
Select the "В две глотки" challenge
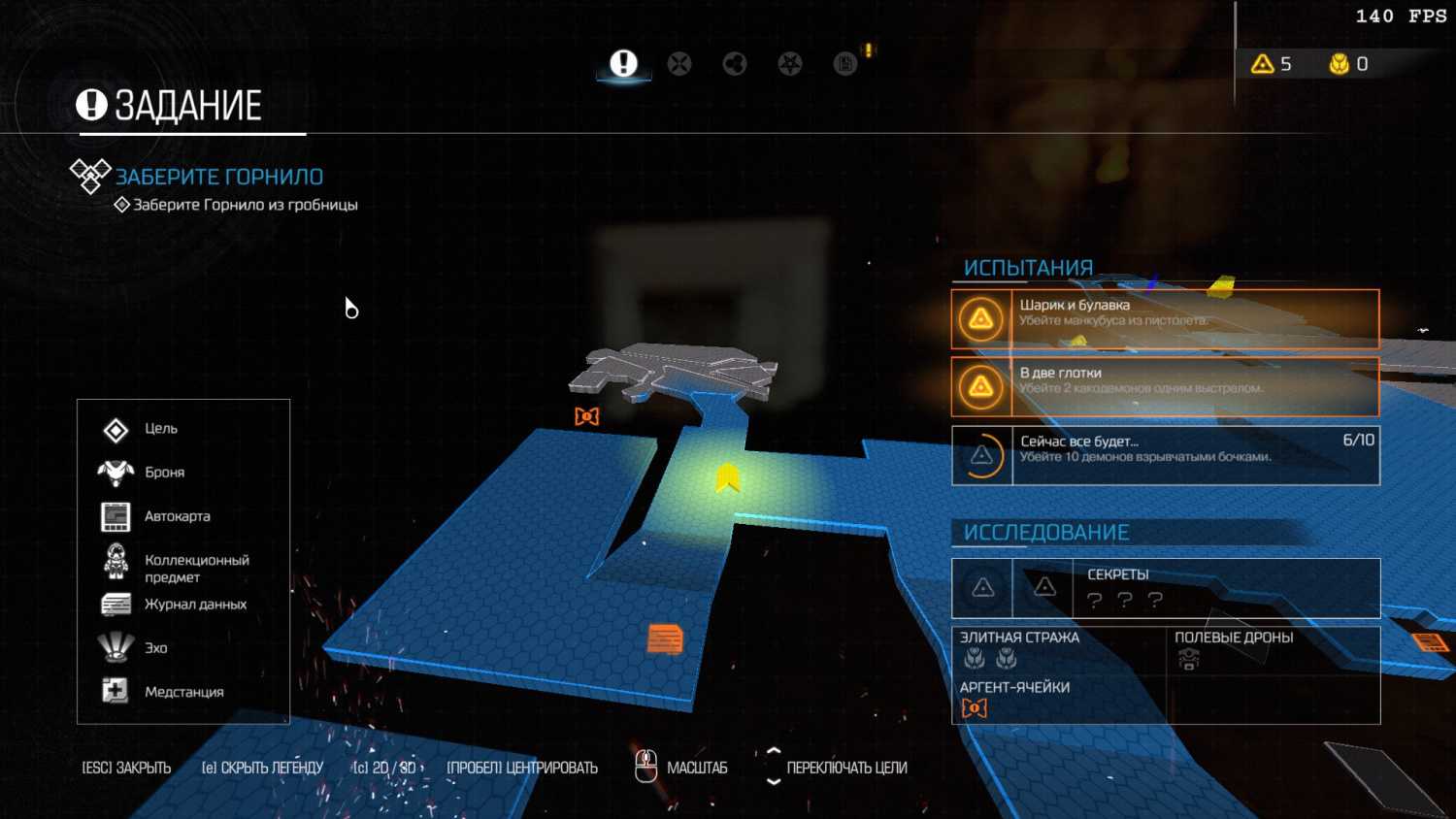coord(1165,386)
